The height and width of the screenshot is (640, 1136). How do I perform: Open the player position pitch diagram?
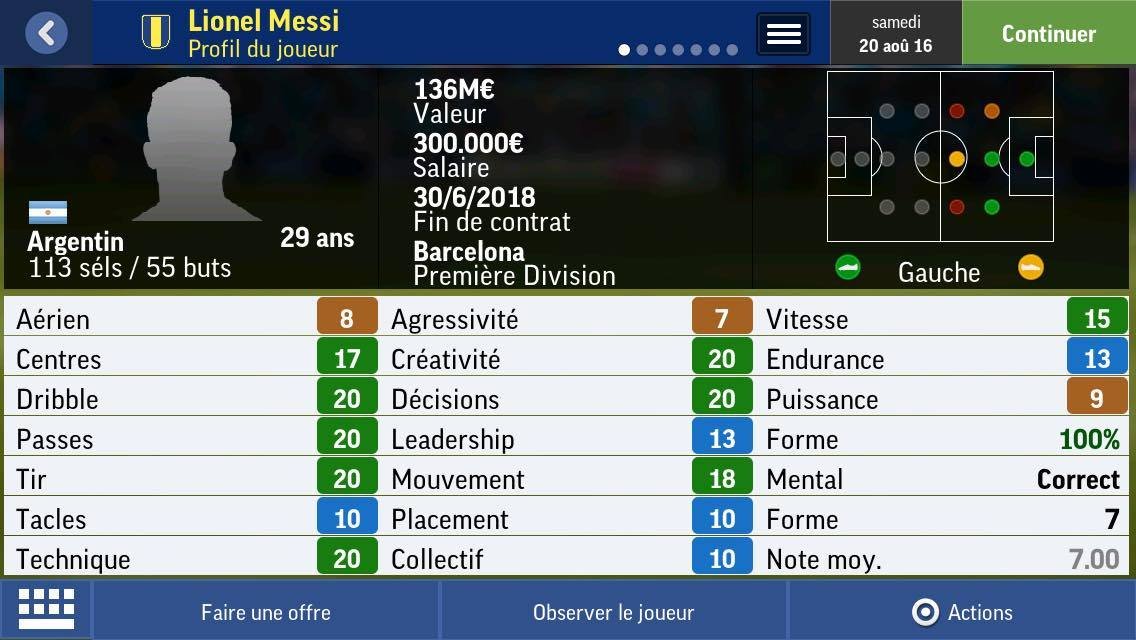point(939,157)
